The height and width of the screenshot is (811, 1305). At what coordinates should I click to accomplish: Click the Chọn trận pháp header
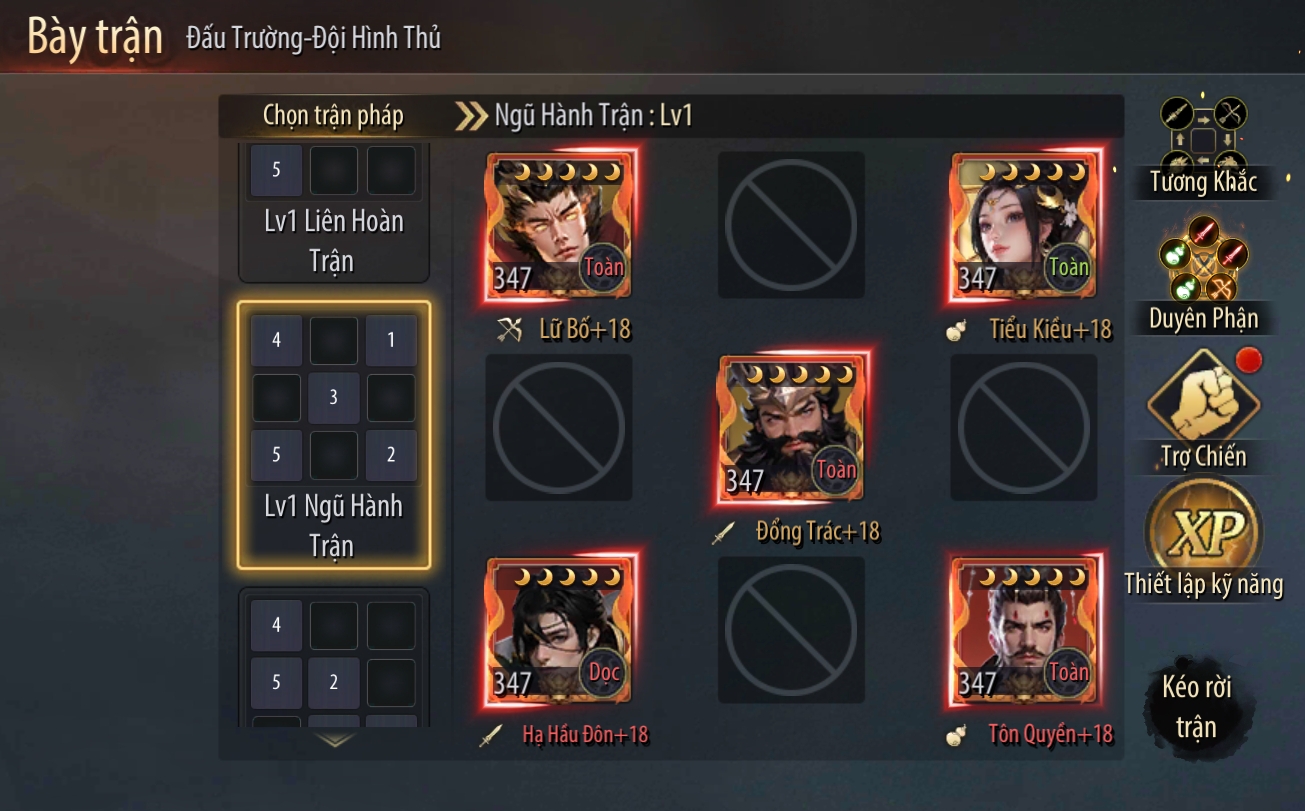point(333,116)
